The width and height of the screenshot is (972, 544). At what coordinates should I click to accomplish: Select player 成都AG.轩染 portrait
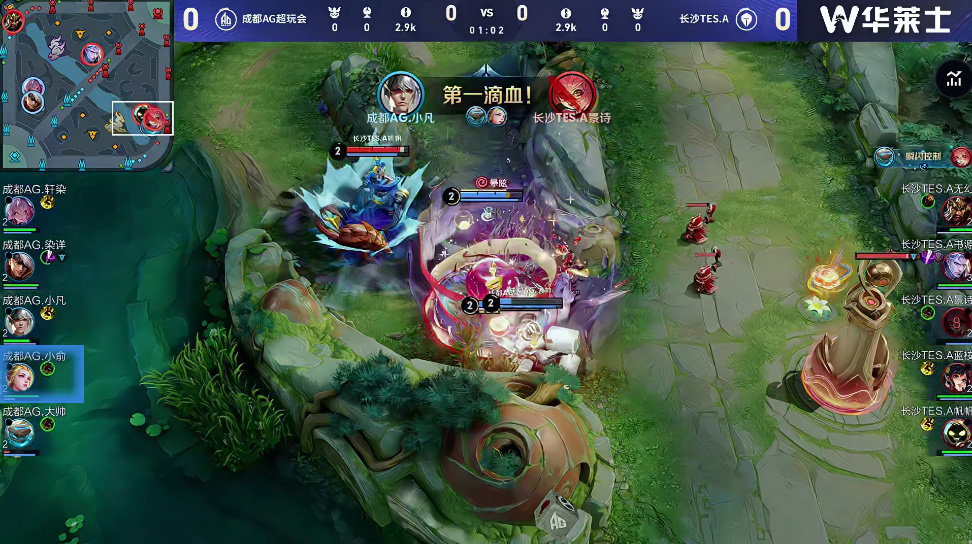click(x=21, y=210)
